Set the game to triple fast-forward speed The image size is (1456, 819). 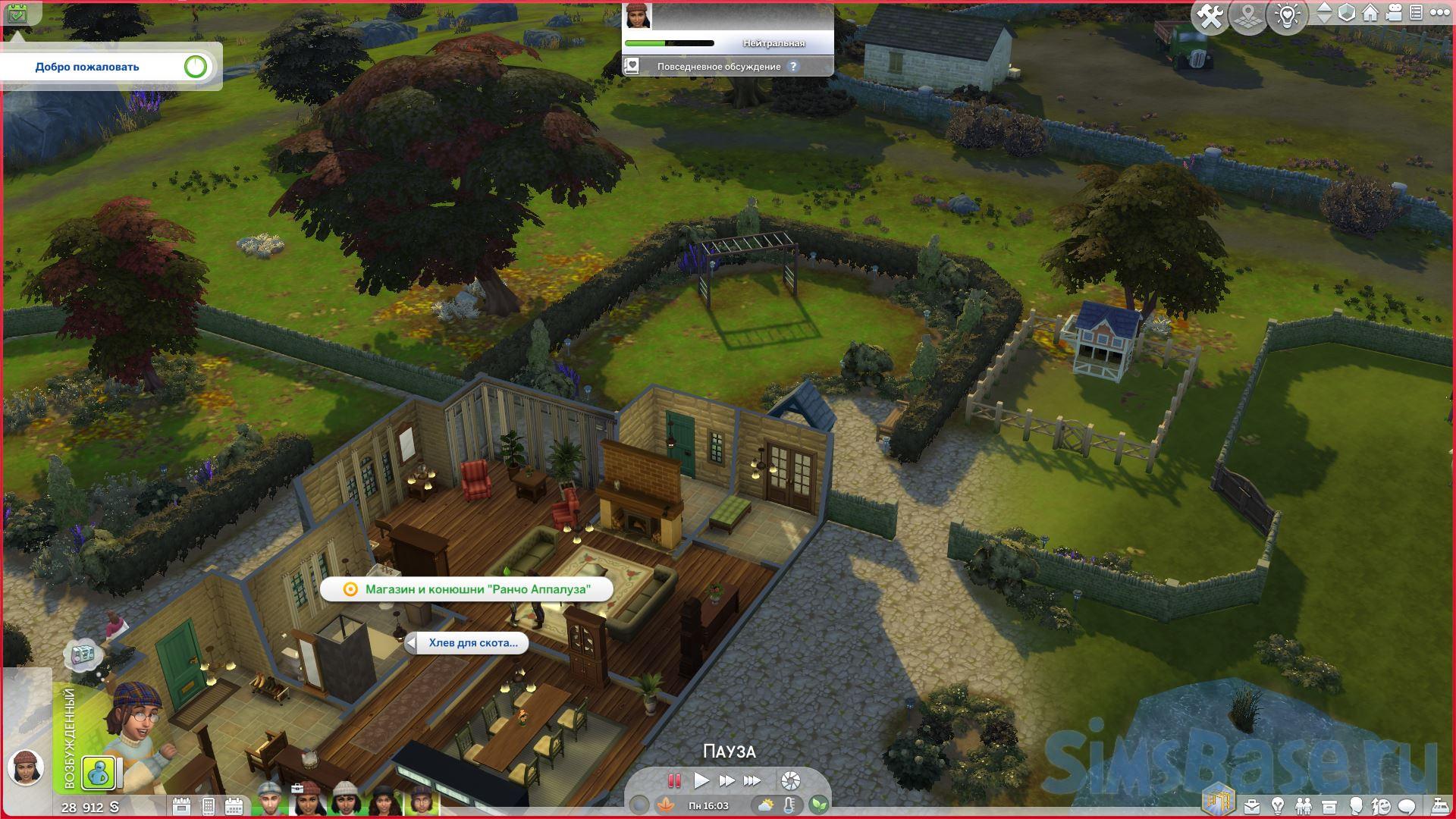(x=752, y=780)
